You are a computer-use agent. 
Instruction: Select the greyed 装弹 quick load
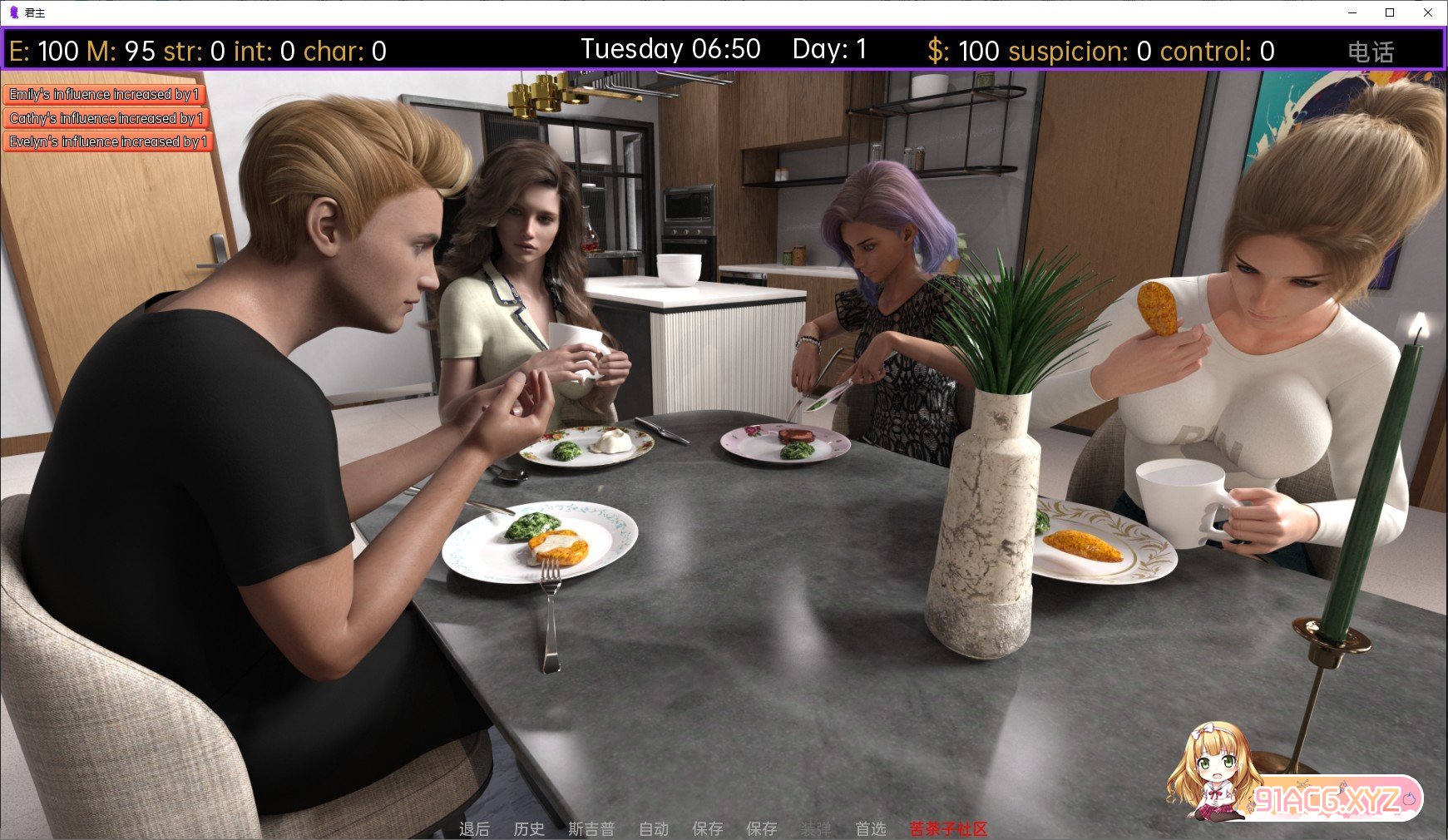pos(816,828)
